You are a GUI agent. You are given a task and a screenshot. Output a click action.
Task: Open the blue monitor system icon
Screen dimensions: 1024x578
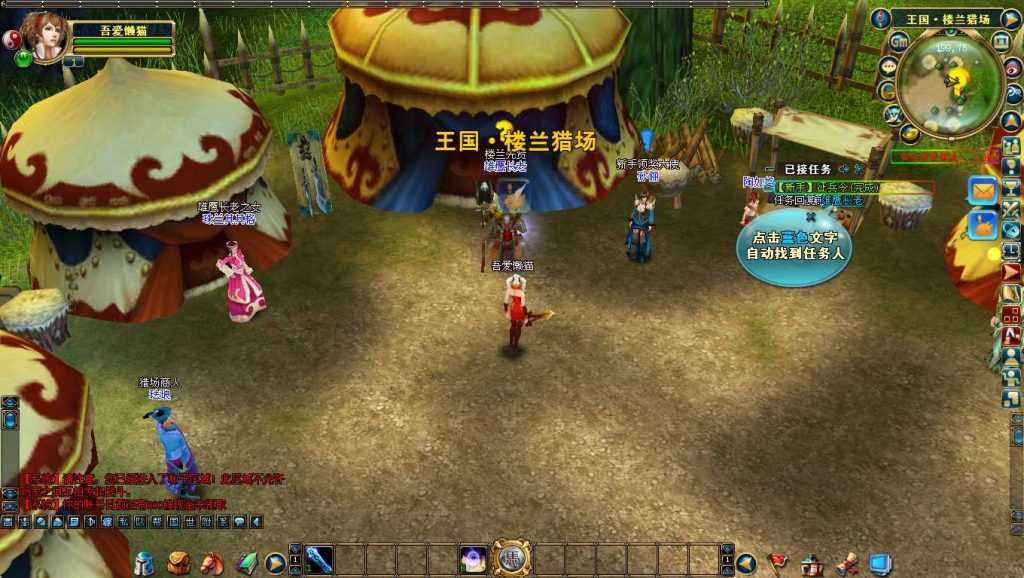click(x=879, y=564)
